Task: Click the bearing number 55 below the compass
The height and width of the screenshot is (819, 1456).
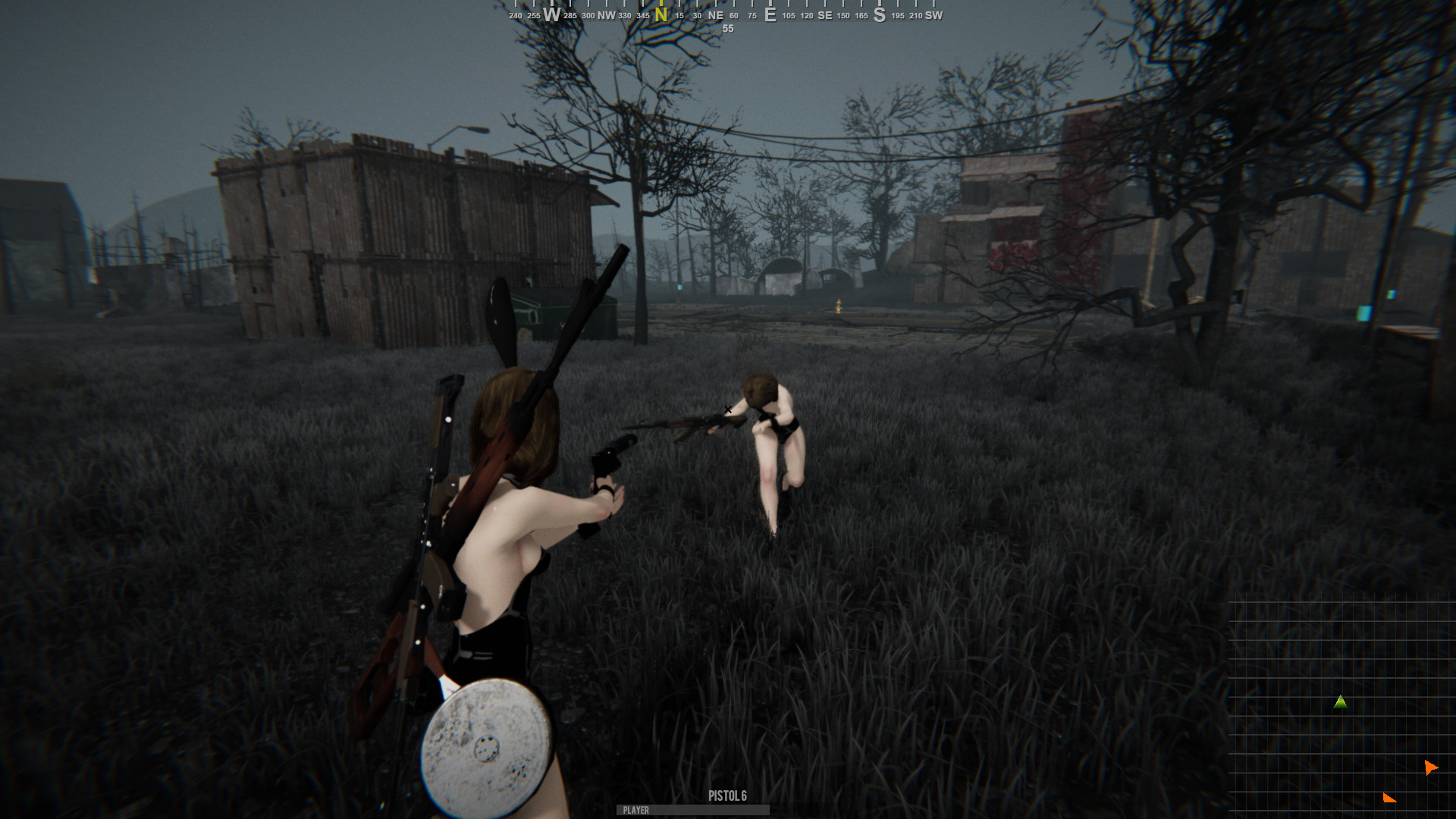Action: coord(727,29)
